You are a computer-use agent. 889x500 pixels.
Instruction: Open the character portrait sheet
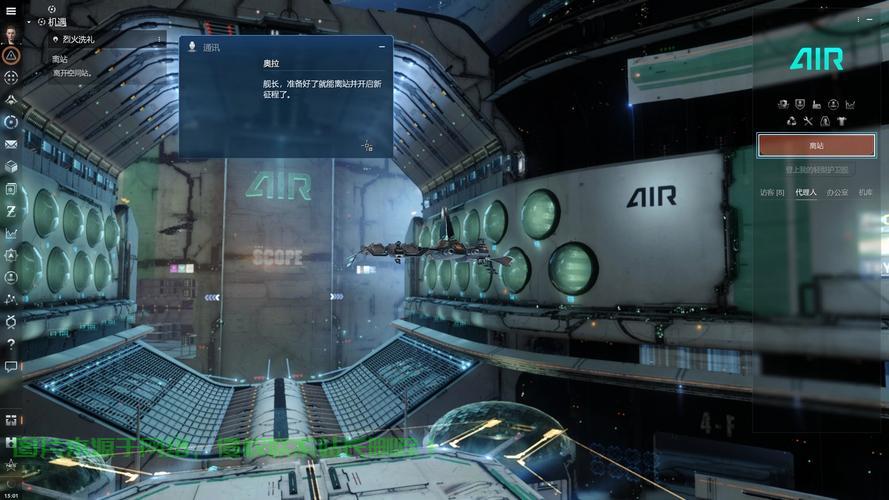(11, 32)
